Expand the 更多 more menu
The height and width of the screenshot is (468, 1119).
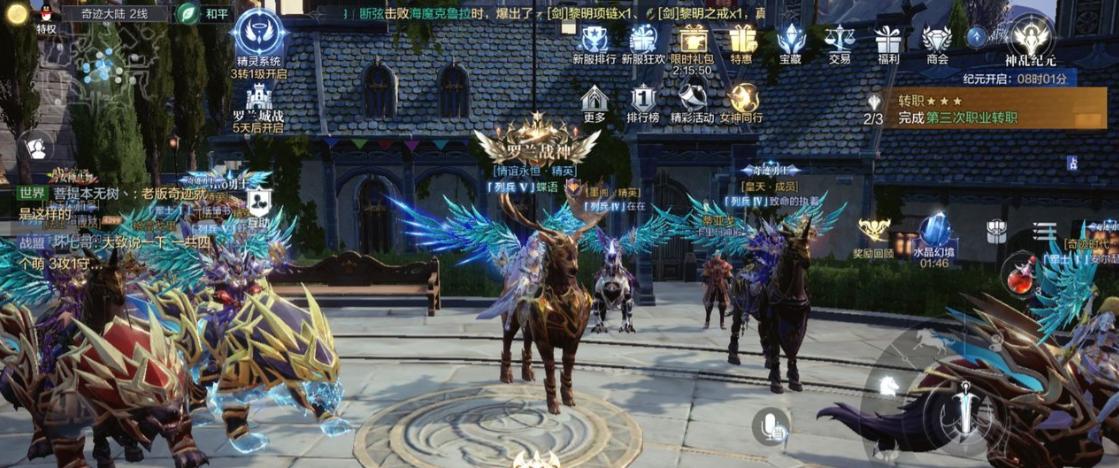pyautogui.click(x=595, y=100)
